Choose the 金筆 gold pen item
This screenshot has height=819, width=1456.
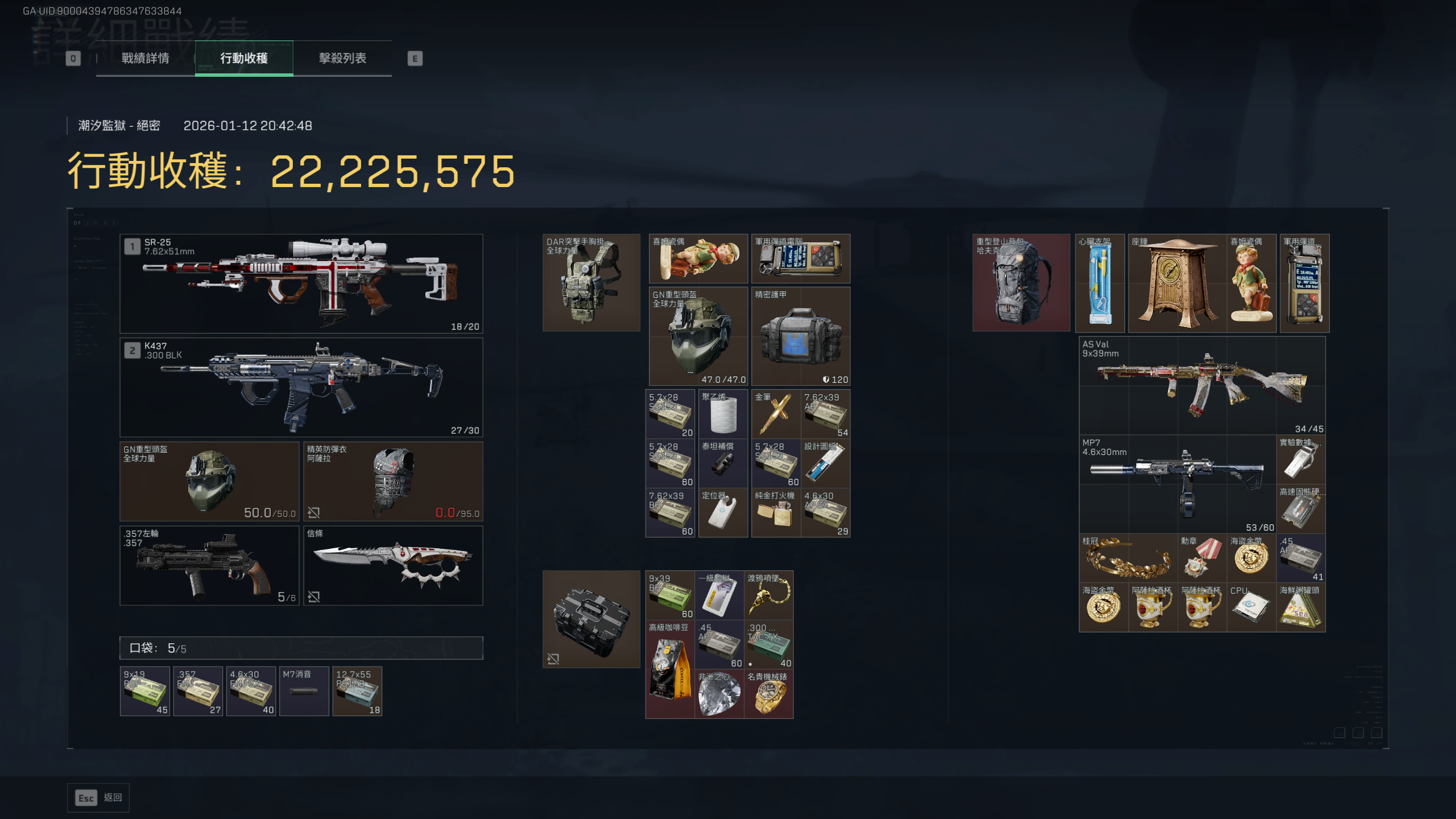[x=776, y=414]
